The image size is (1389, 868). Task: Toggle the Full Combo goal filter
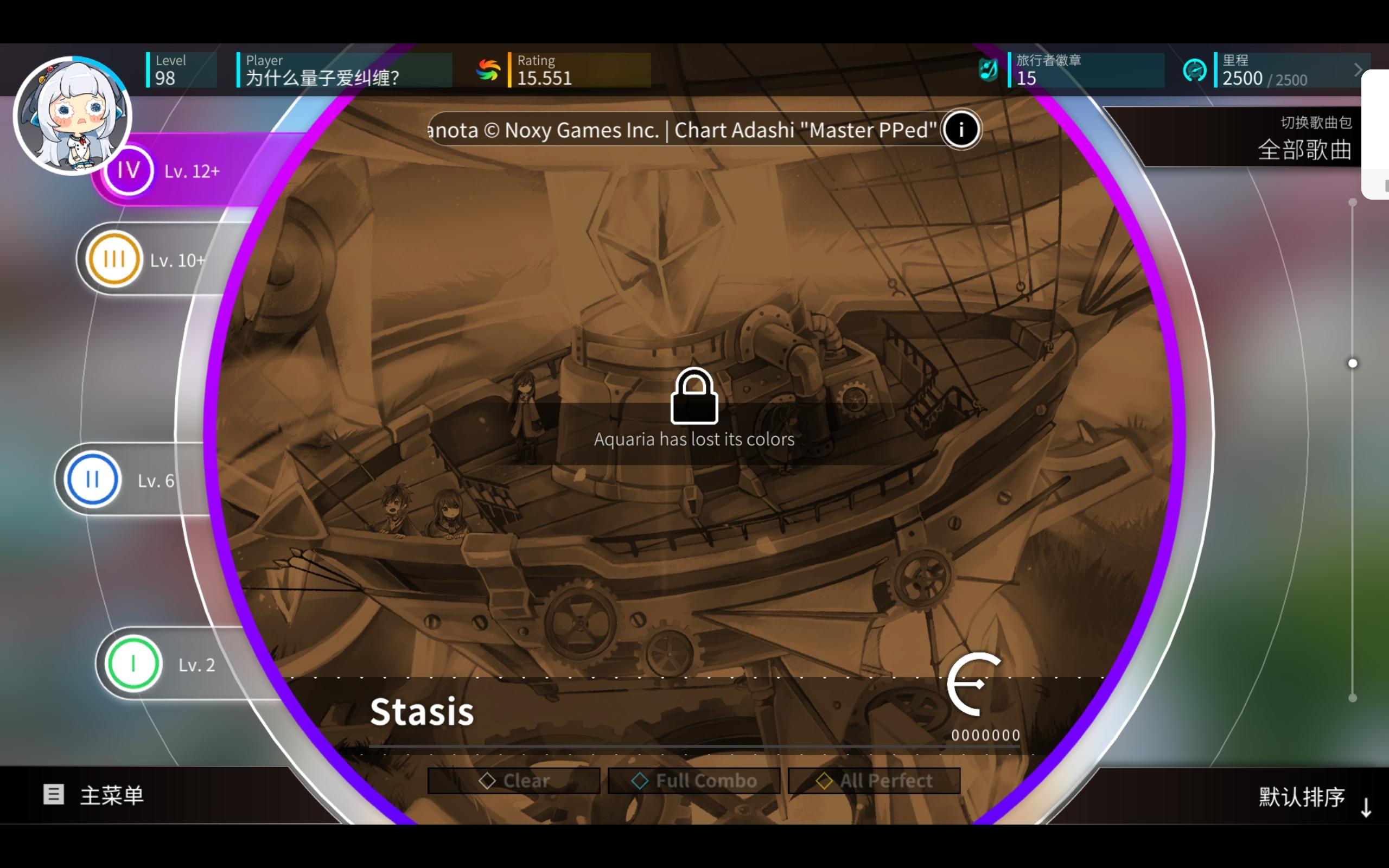click(693, 780)
